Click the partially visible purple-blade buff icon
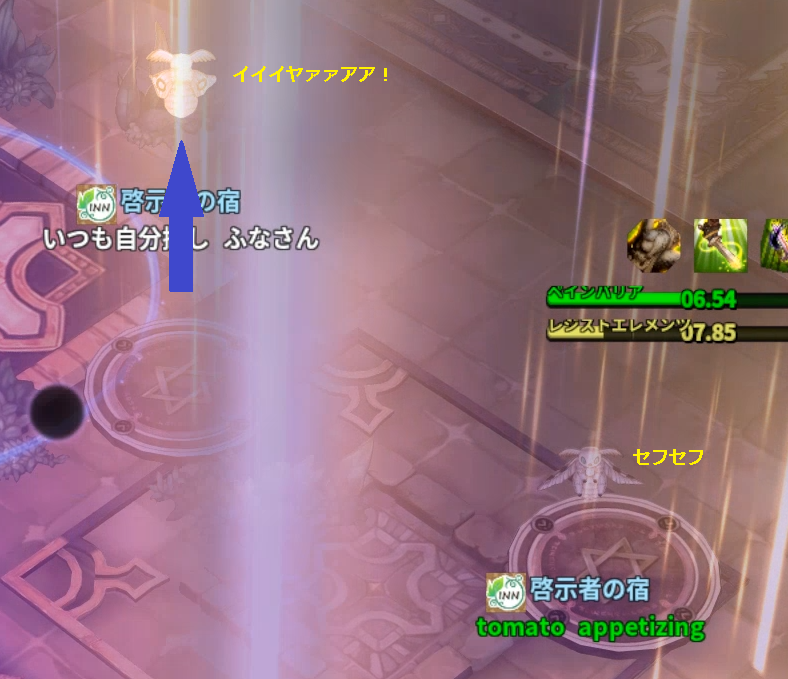Screen dimensions: 788x679 (x=777, y=245)
